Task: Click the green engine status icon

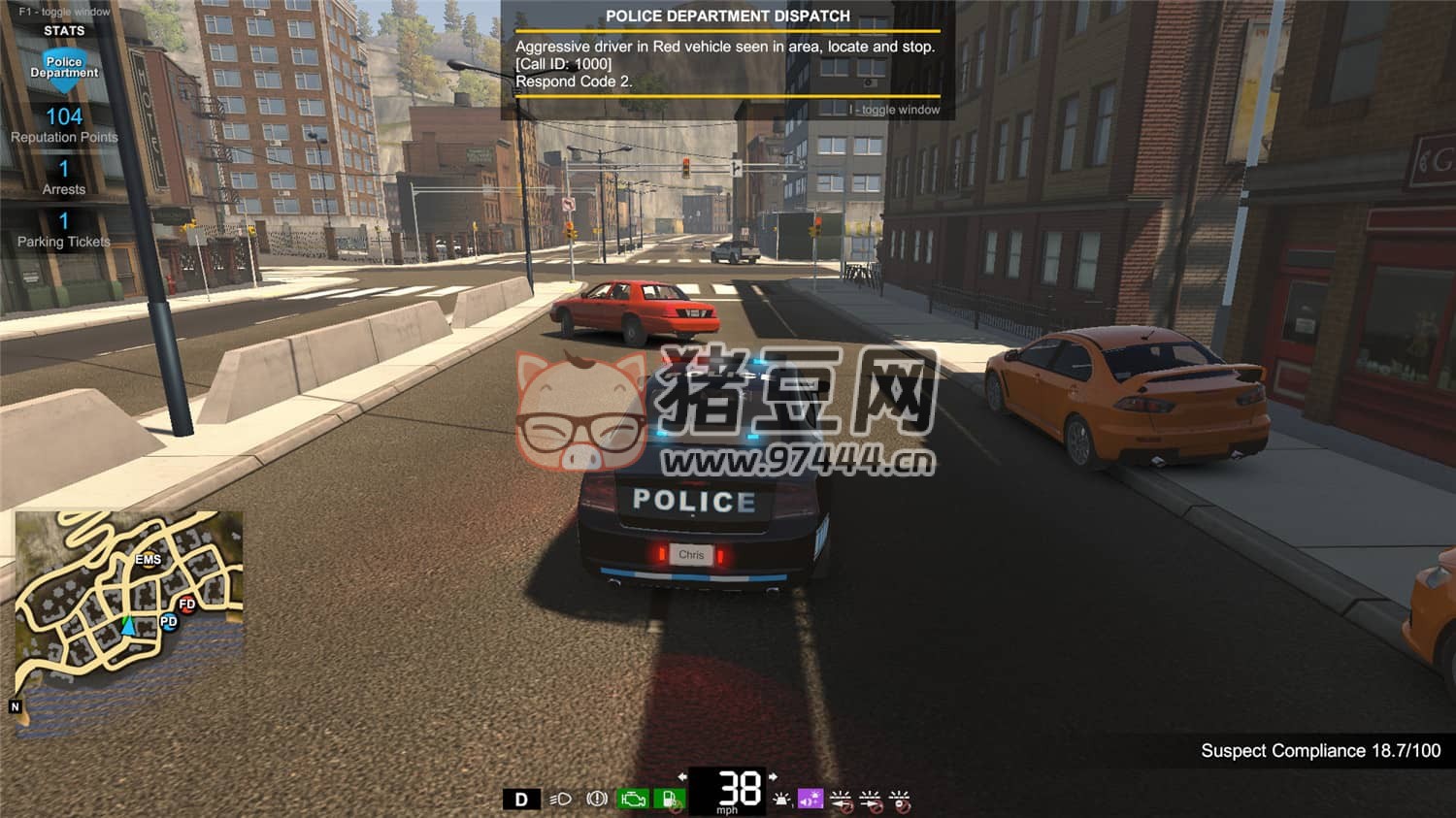Action: click(633, 800)
